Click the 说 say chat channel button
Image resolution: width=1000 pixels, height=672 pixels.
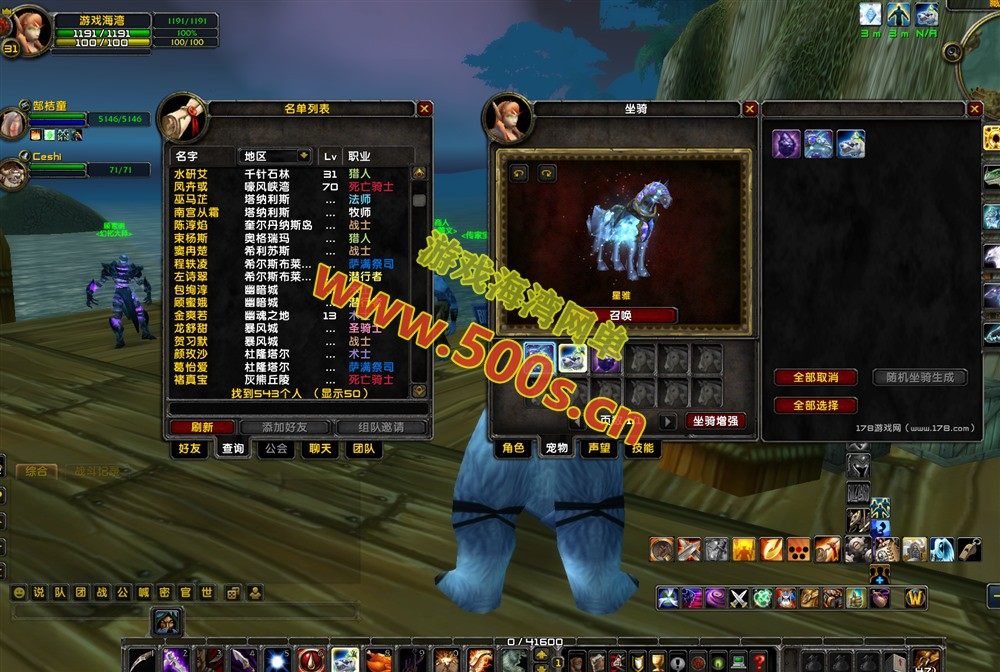tap(38, 592)
